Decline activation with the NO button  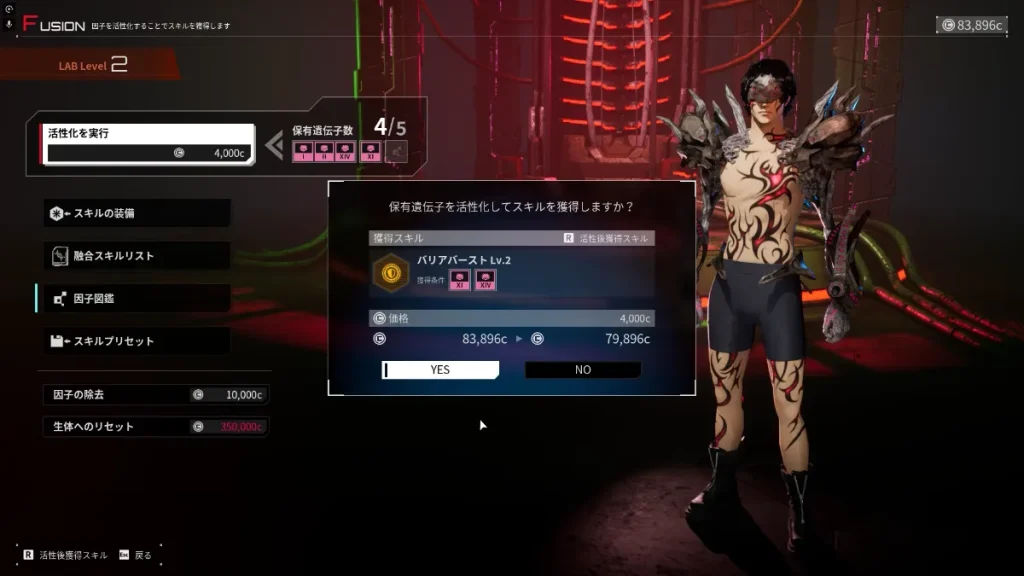(583, 370)
